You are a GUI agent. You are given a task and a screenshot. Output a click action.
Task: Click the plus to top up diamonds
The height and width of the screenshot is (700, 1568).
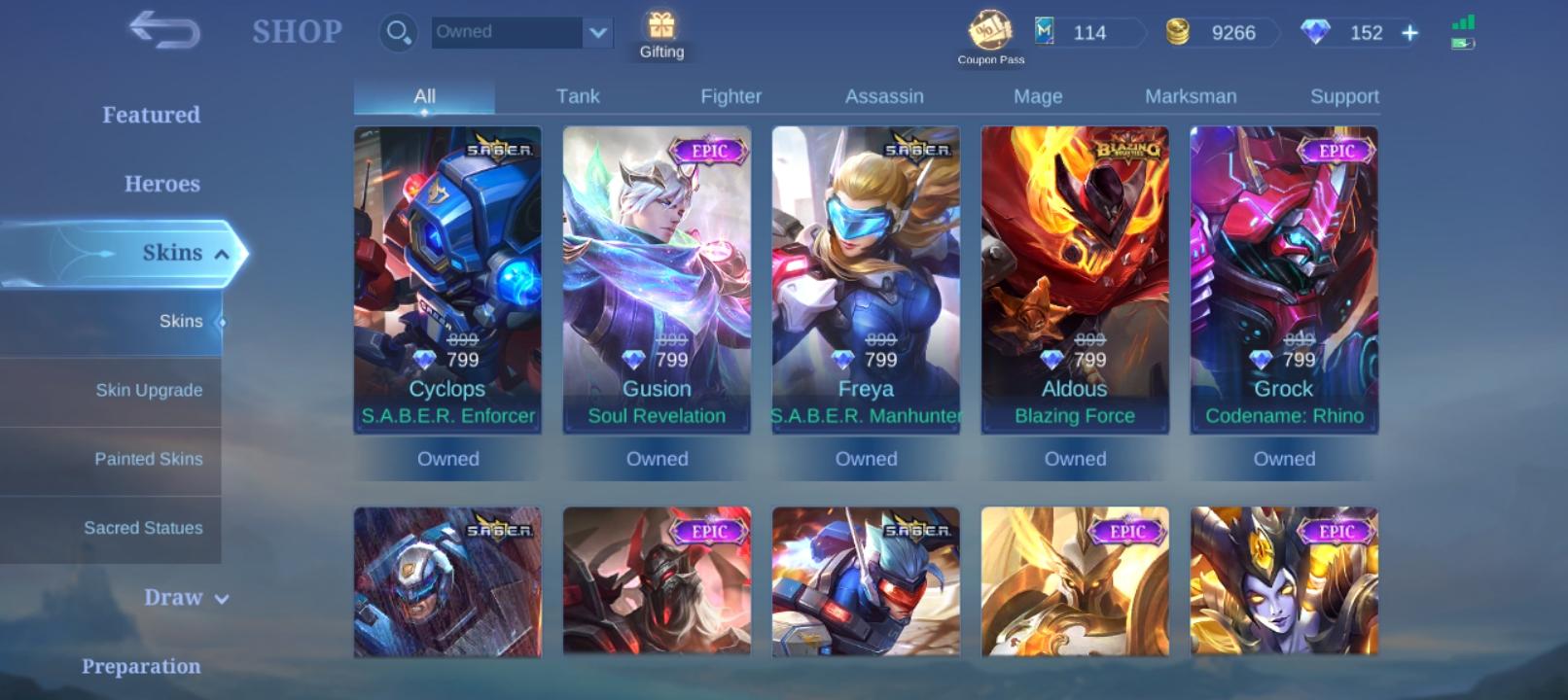tap(1408, 32)
